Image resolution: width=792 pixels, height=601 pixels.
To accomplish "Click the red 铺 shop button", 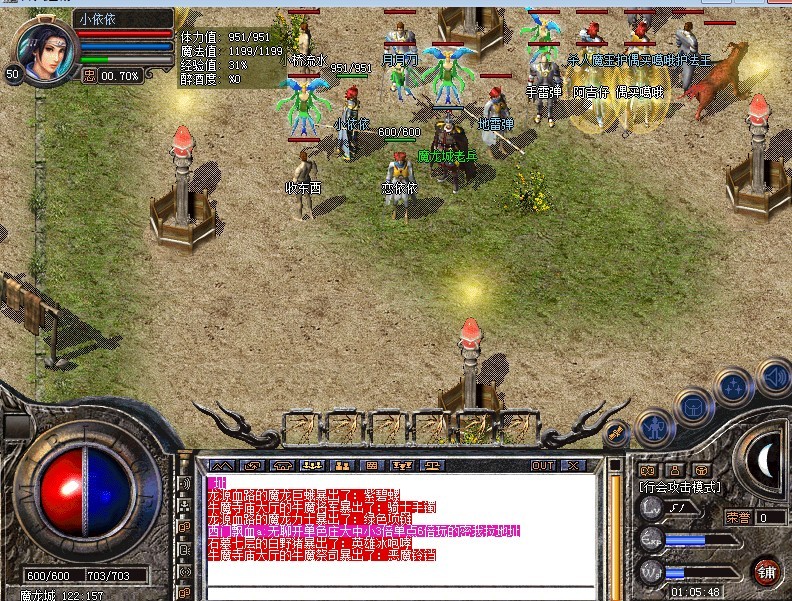I will 767,570.
